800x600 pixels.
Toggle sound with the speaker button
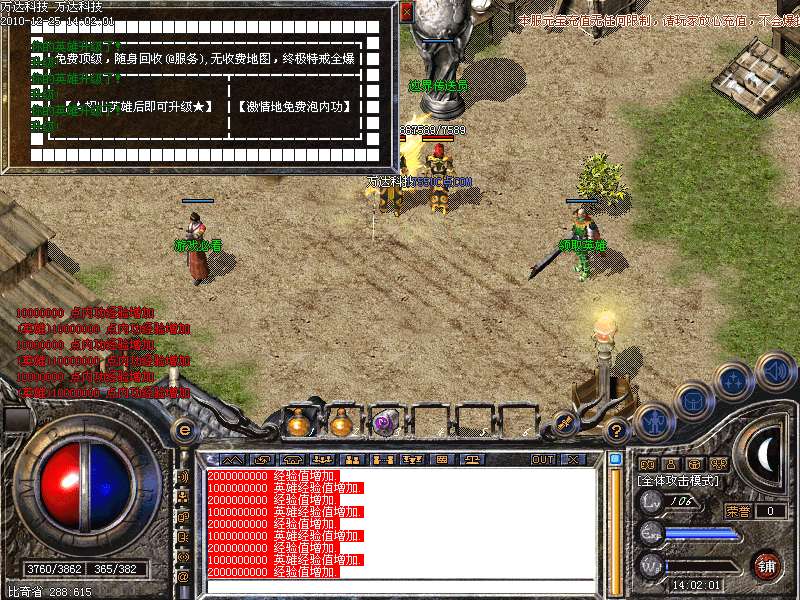(x=775, y=370)
